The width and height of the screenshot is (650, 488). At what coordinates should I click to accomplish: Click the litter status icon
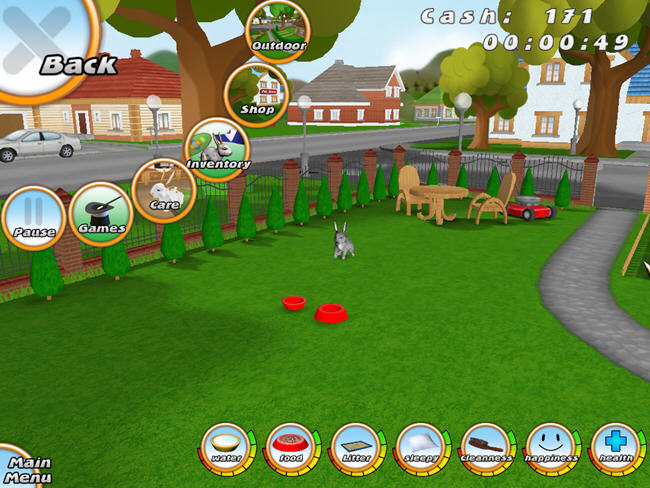(356, 445)
